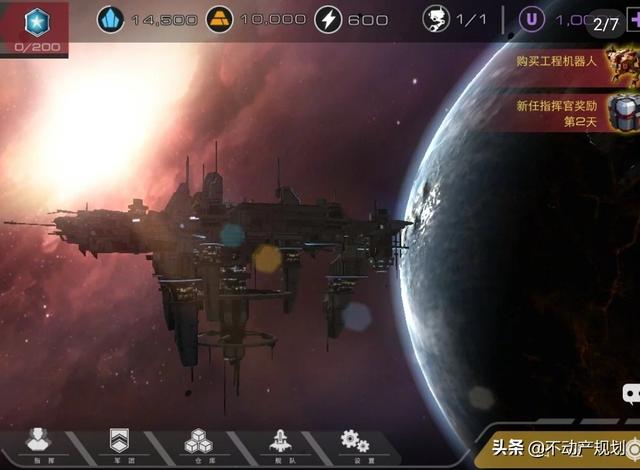Click the 2/7 image counter overlay

(x=606, y=23)
